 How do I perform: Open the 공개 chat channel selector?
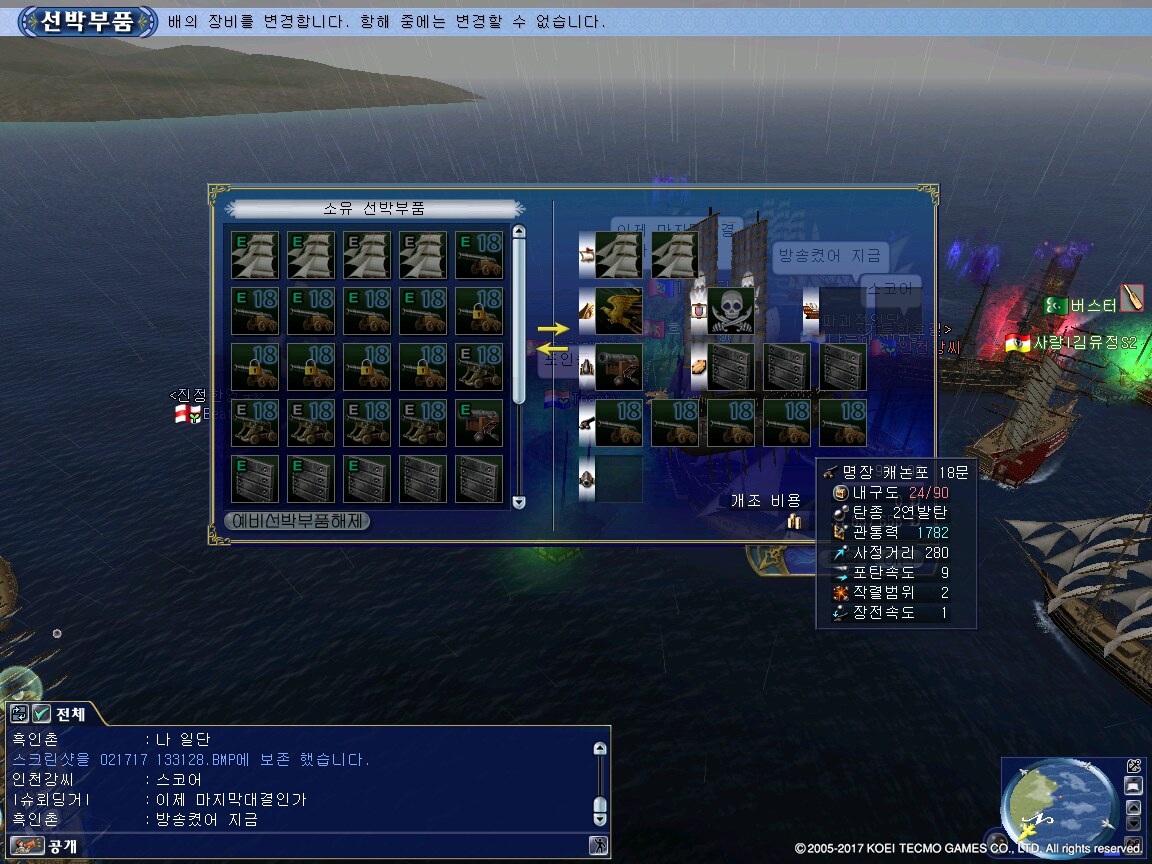[x=47, y=846]
